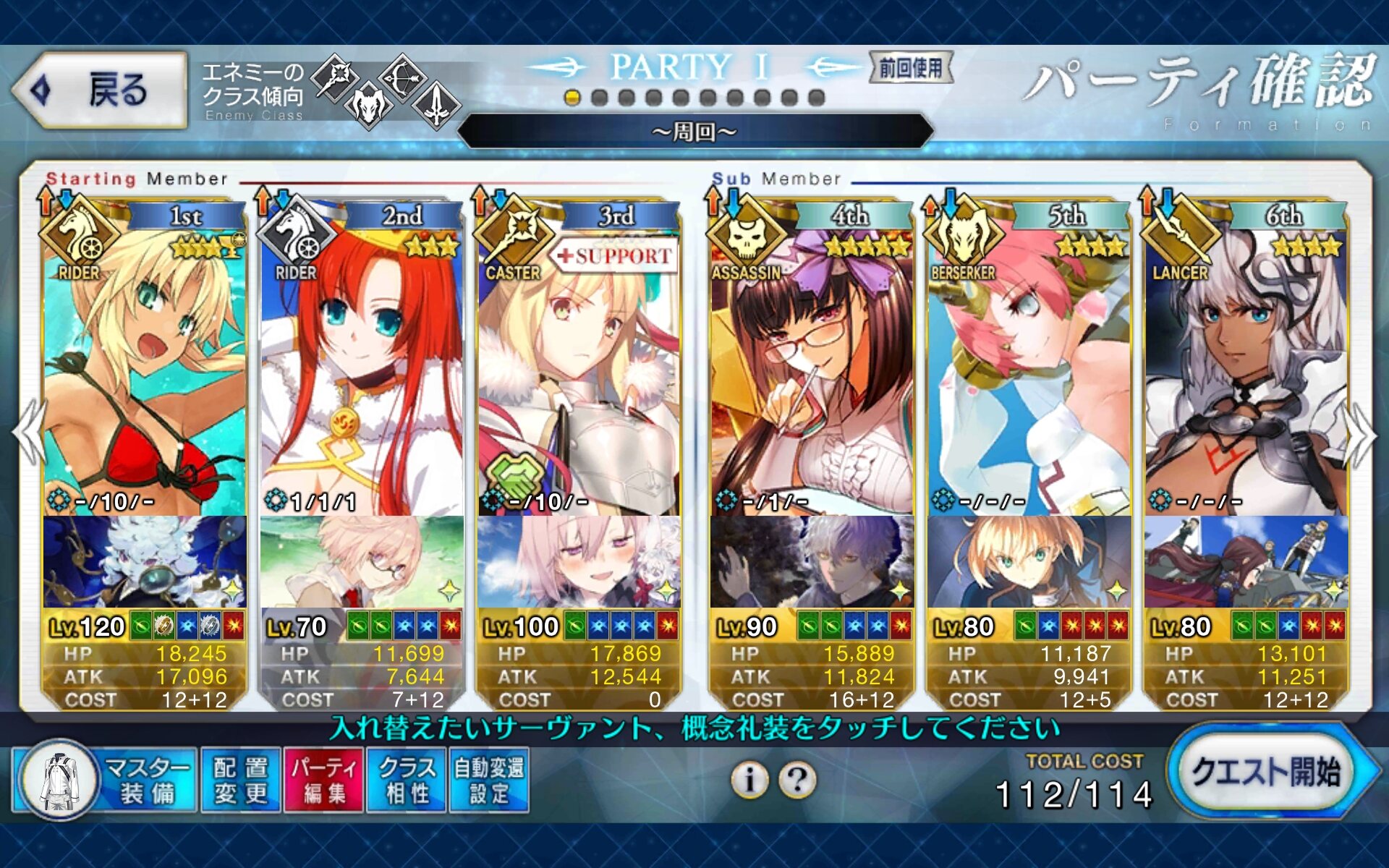Open the question mark help button
The image size is (1389, 868).
(x=797, y=780)
